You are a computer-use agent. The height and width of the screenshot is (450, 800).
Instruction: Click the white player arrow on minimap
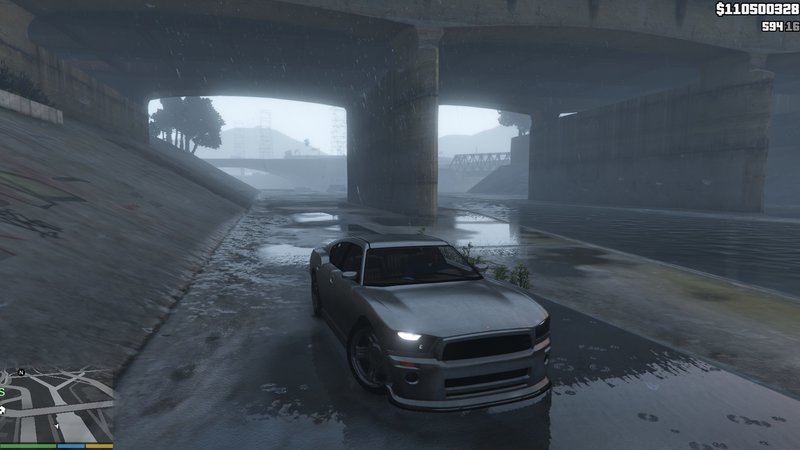coord(57,426)
